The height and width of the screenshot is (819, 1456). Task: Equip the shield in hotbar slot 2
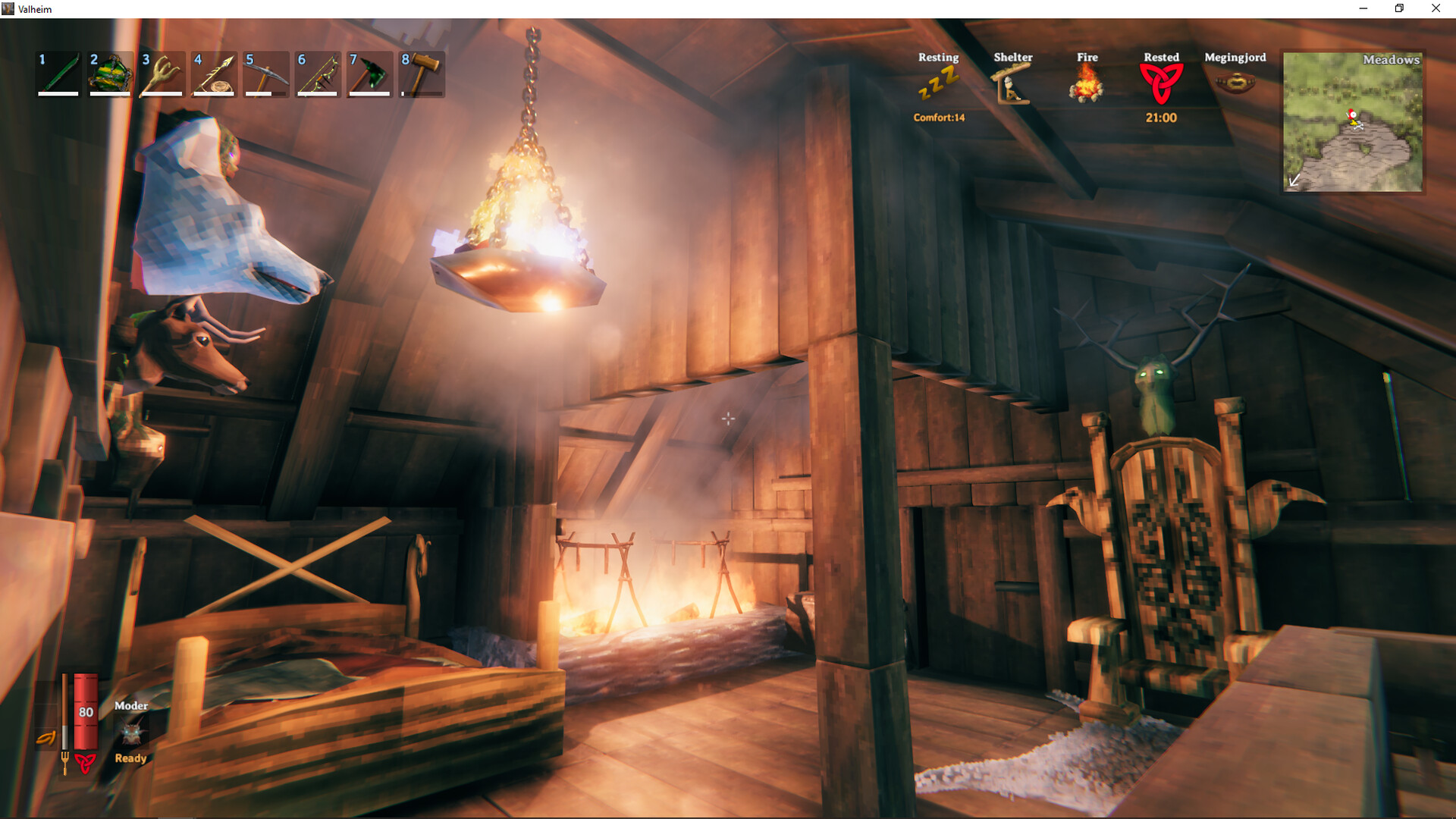[108, 74]
